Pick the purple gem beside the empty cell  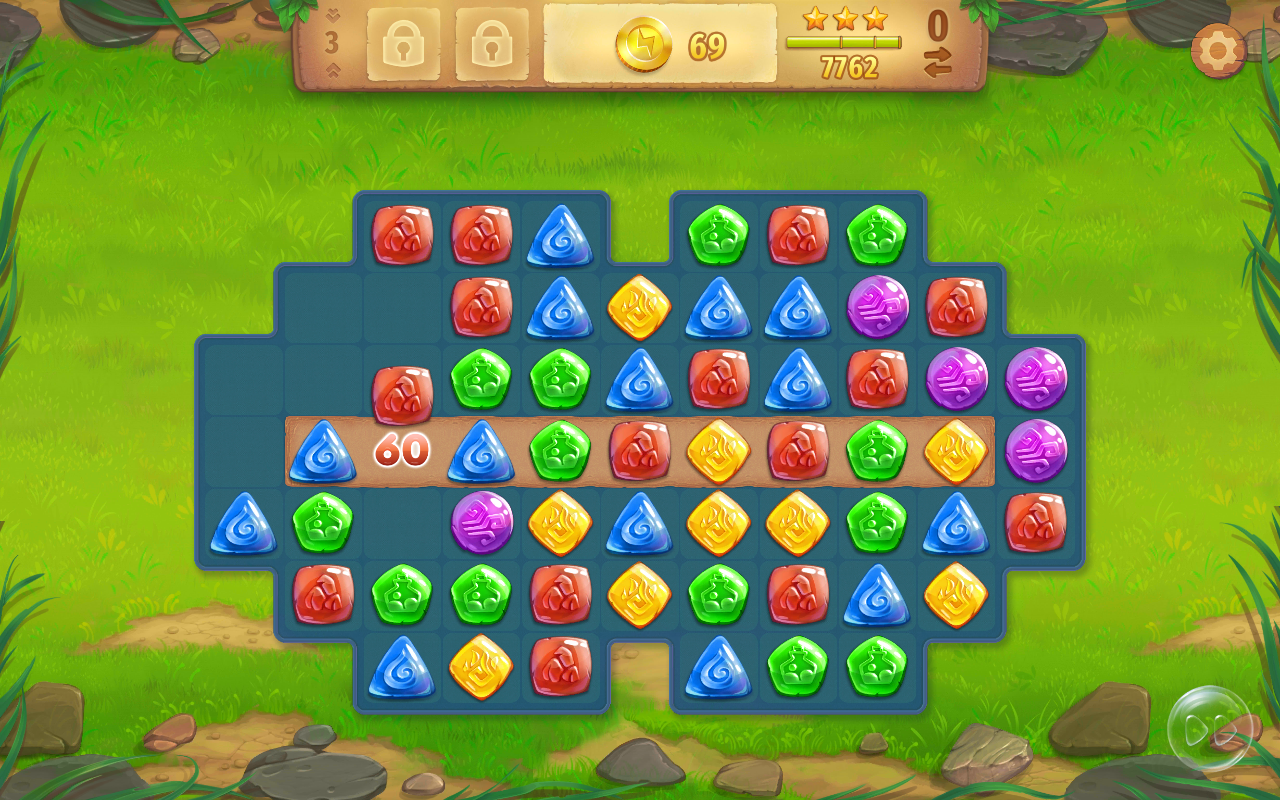click(x=482, y=522)
